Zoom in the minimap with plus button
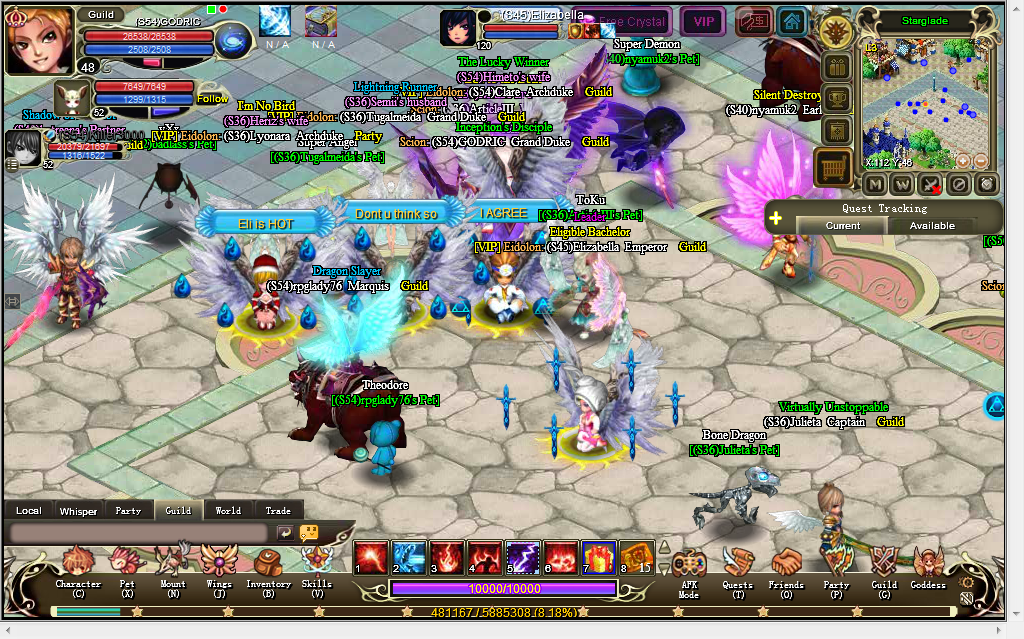 pyautogui.click(x=963, y=161)
